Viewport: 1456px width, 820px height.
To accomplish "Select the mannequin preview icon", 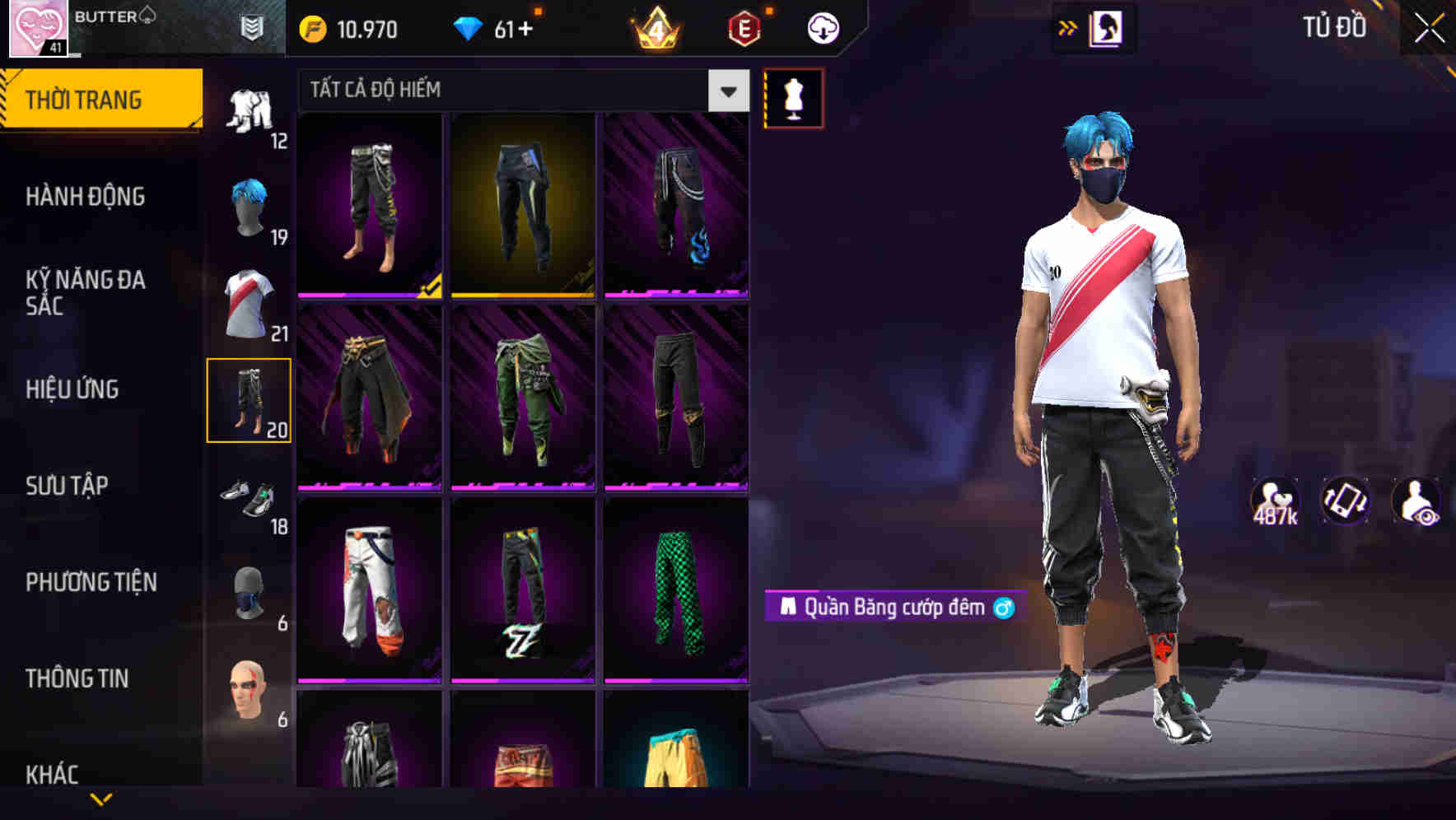I will [x=795, y=96].
